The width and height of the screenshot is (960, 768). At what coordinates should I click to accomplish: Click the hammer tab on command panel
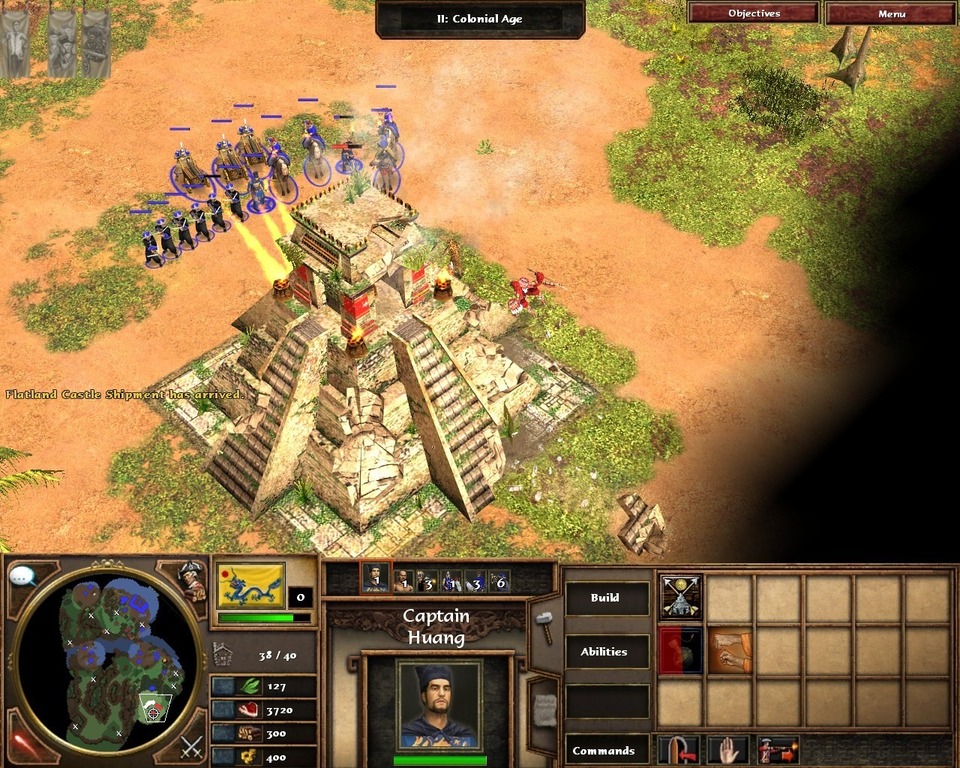(545, 626)
